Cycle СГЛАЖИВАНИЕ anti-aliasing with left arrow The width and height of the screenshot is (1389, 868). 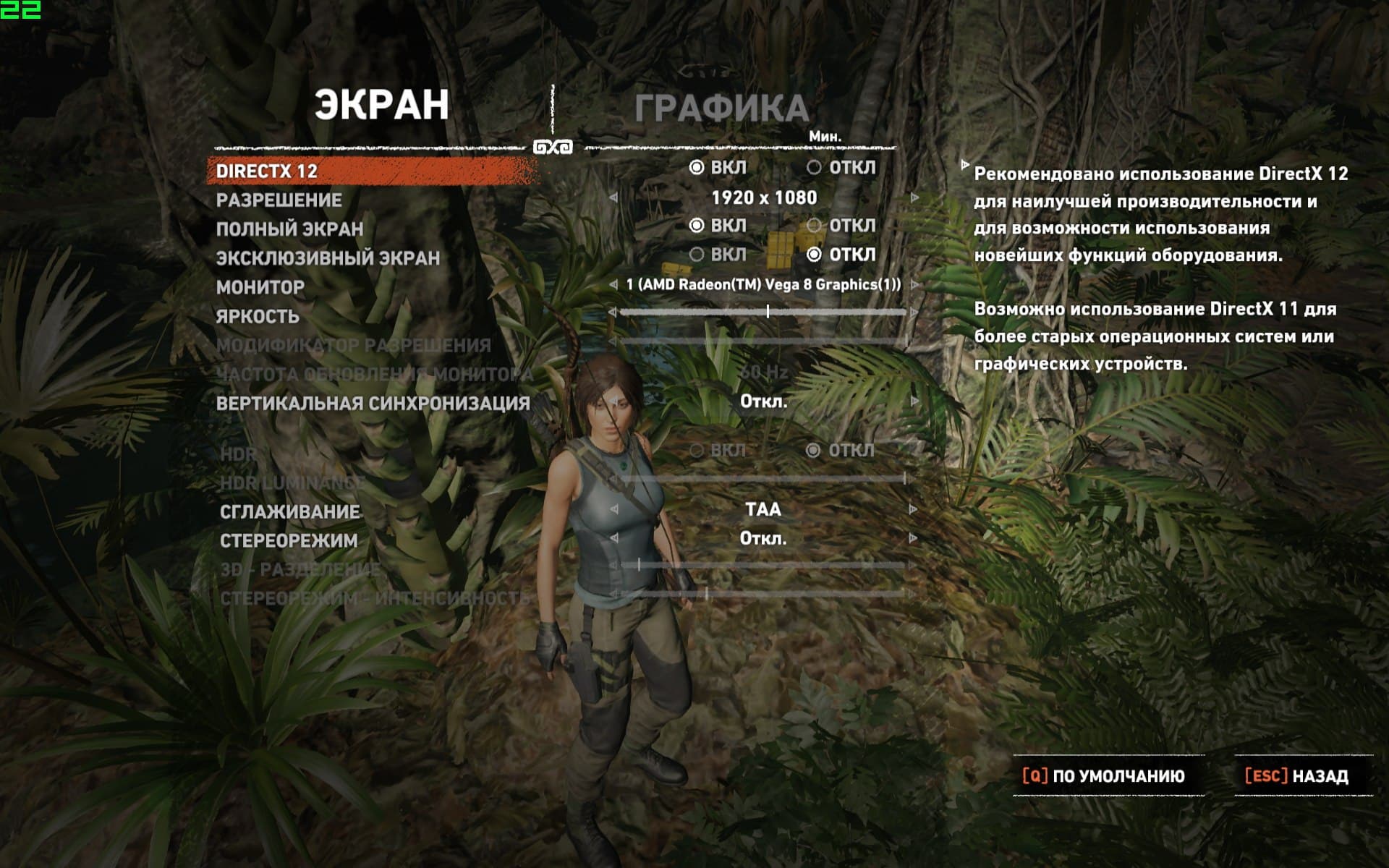point(614,510)
